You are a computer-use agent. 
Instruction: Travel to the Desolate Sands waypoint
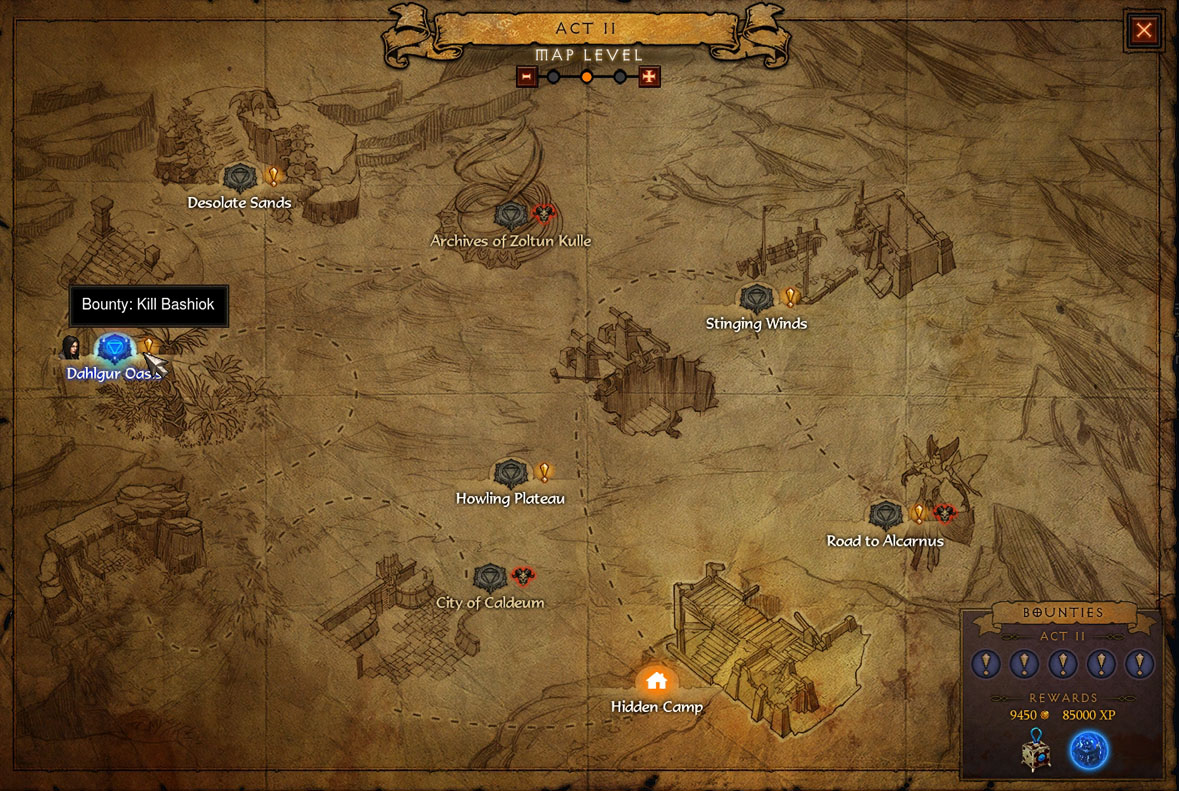(240, 179)
